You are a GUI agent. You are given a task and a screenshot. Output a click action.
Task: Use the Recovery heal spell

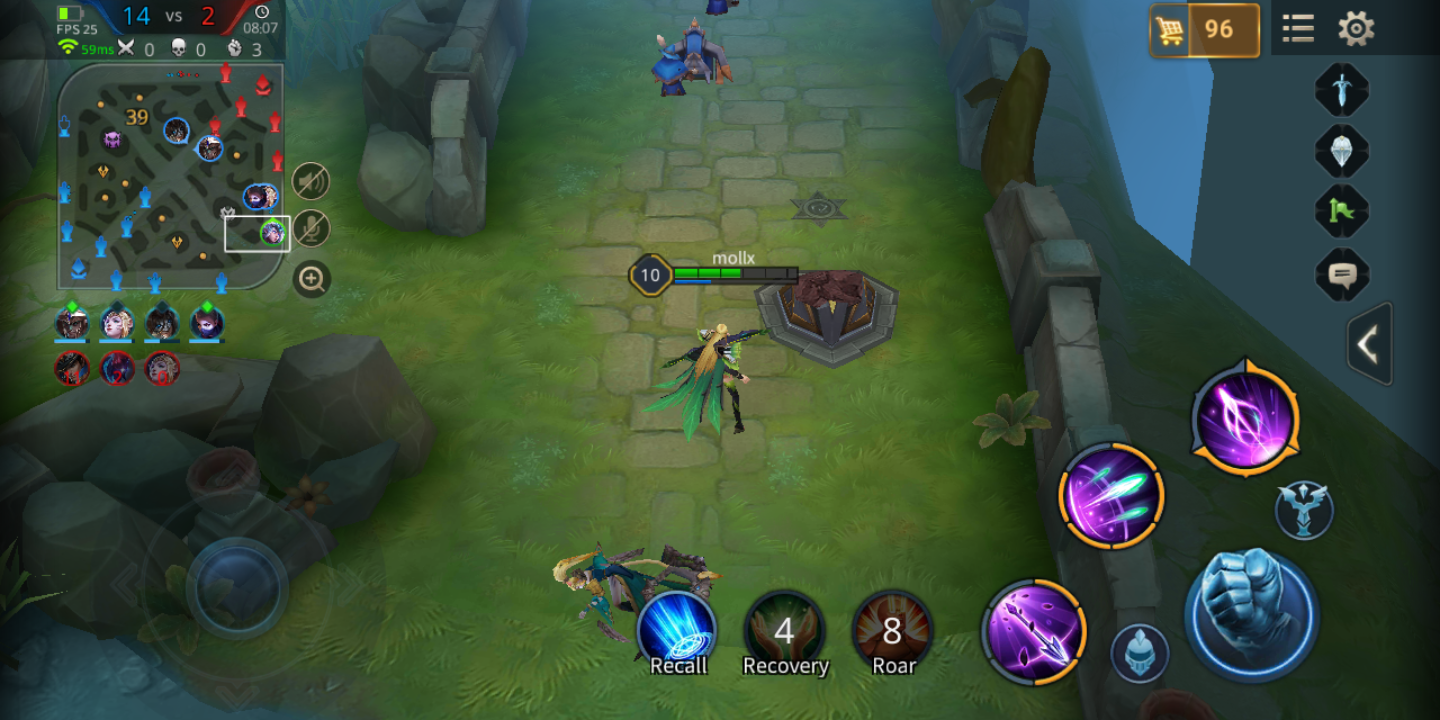(x=785, y=634)
